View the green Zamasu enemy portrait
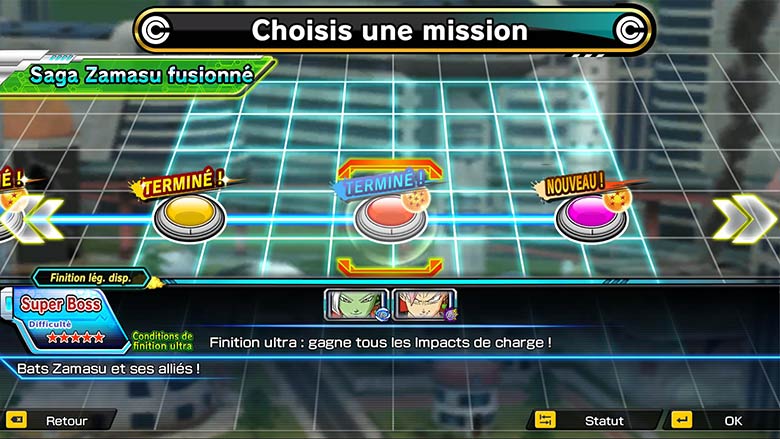The width and height of the screenshot is (780, 439). tap(356, 305)
